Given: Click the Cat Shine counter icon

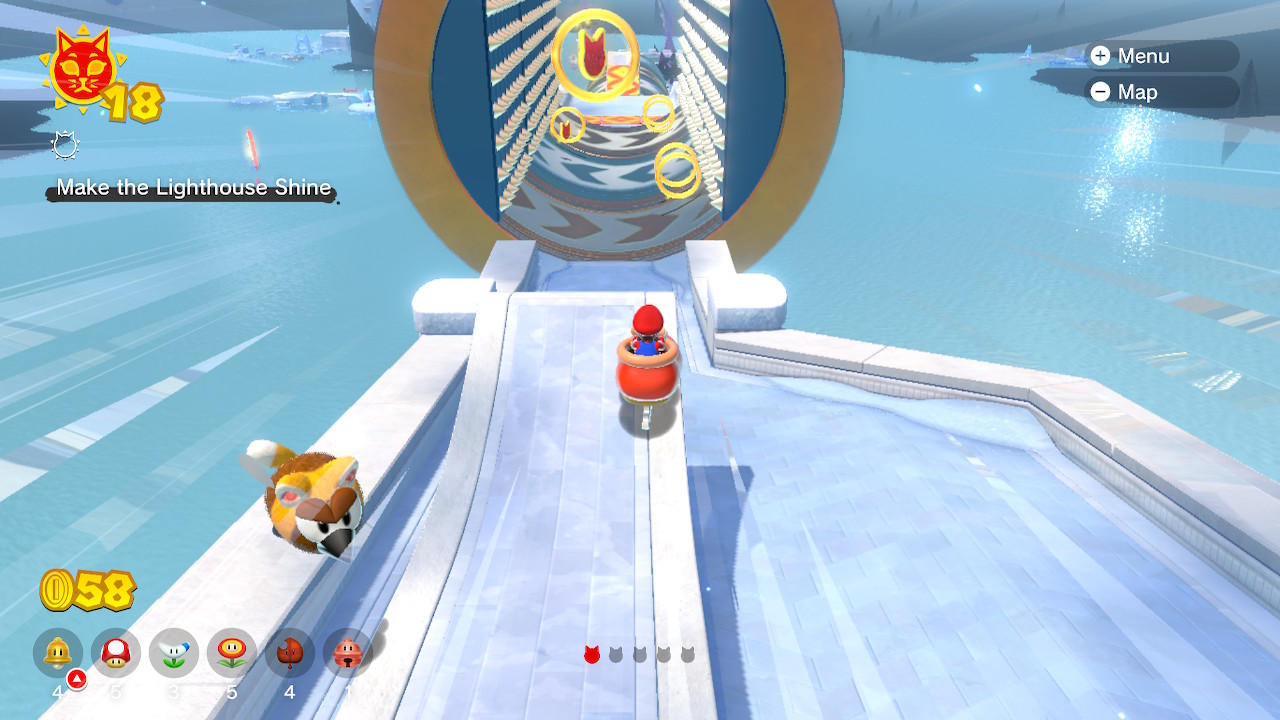Looking at the screenshot, I should click(x=82, y=68).
